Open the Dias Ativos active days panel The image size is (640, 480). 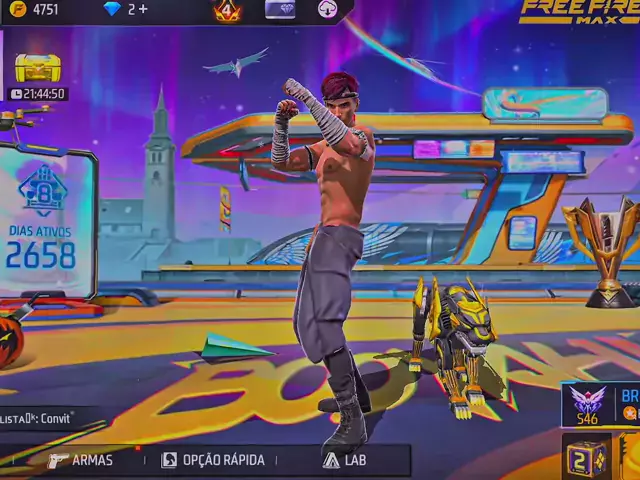coord(45,222)
